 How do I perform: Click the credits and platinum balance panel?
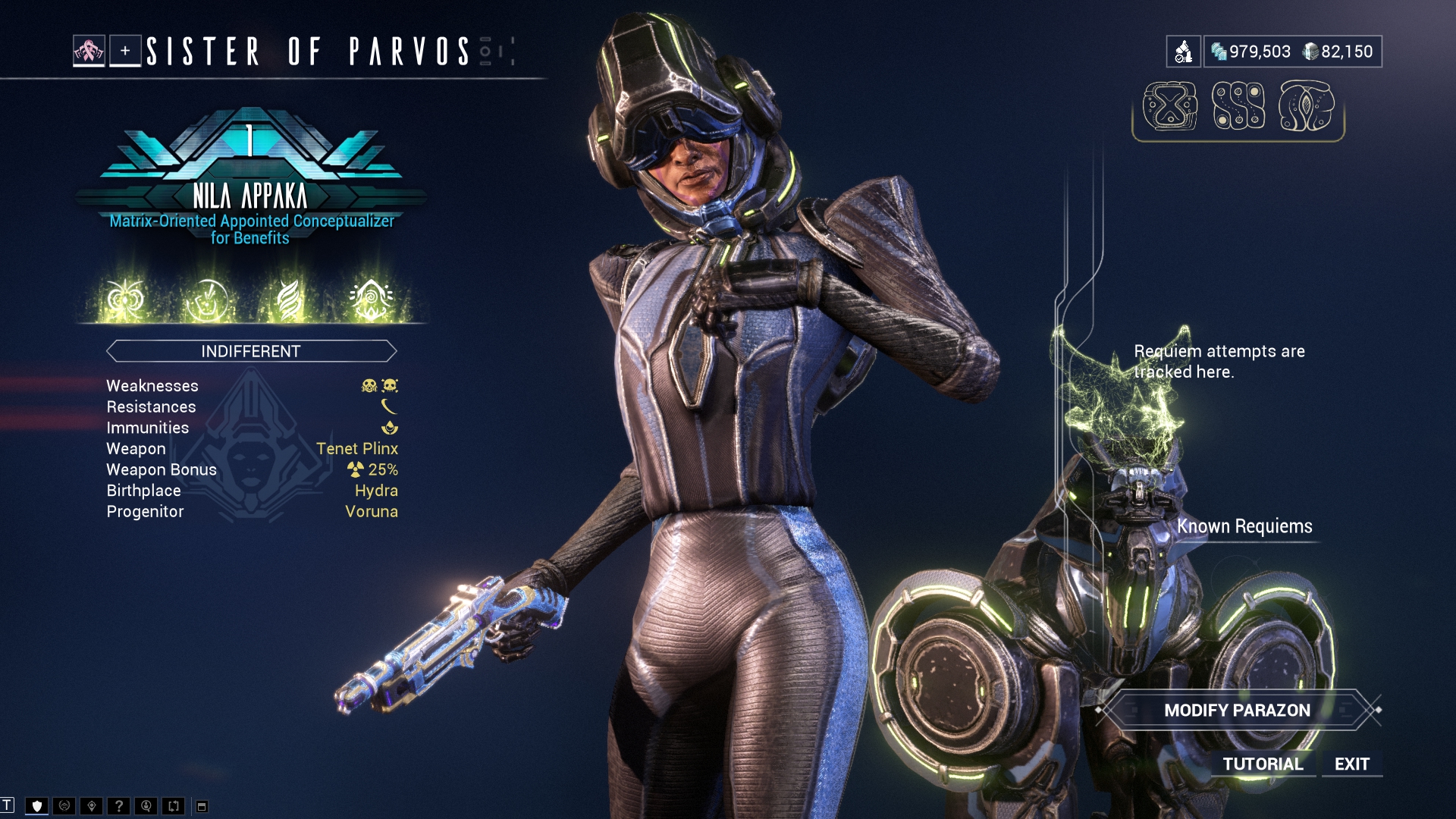[x=1292, y=52]
